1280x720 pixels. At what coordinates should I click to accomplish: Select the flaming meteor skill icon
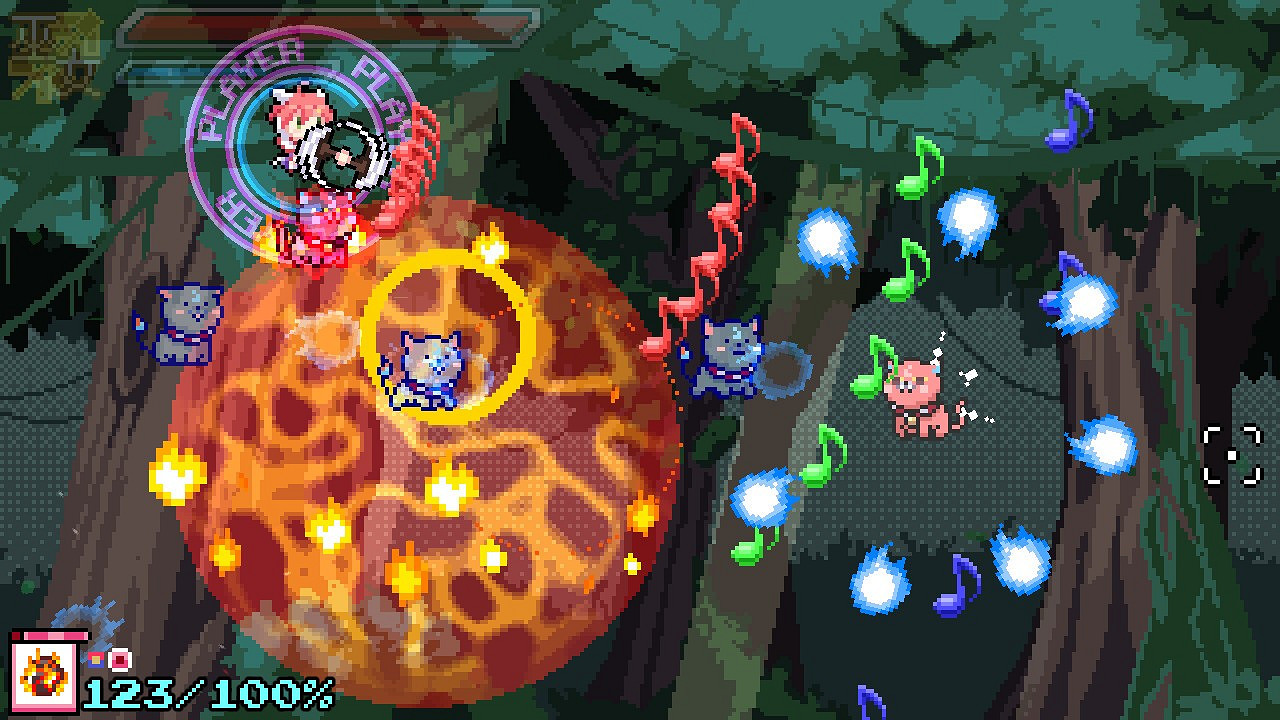45,675
